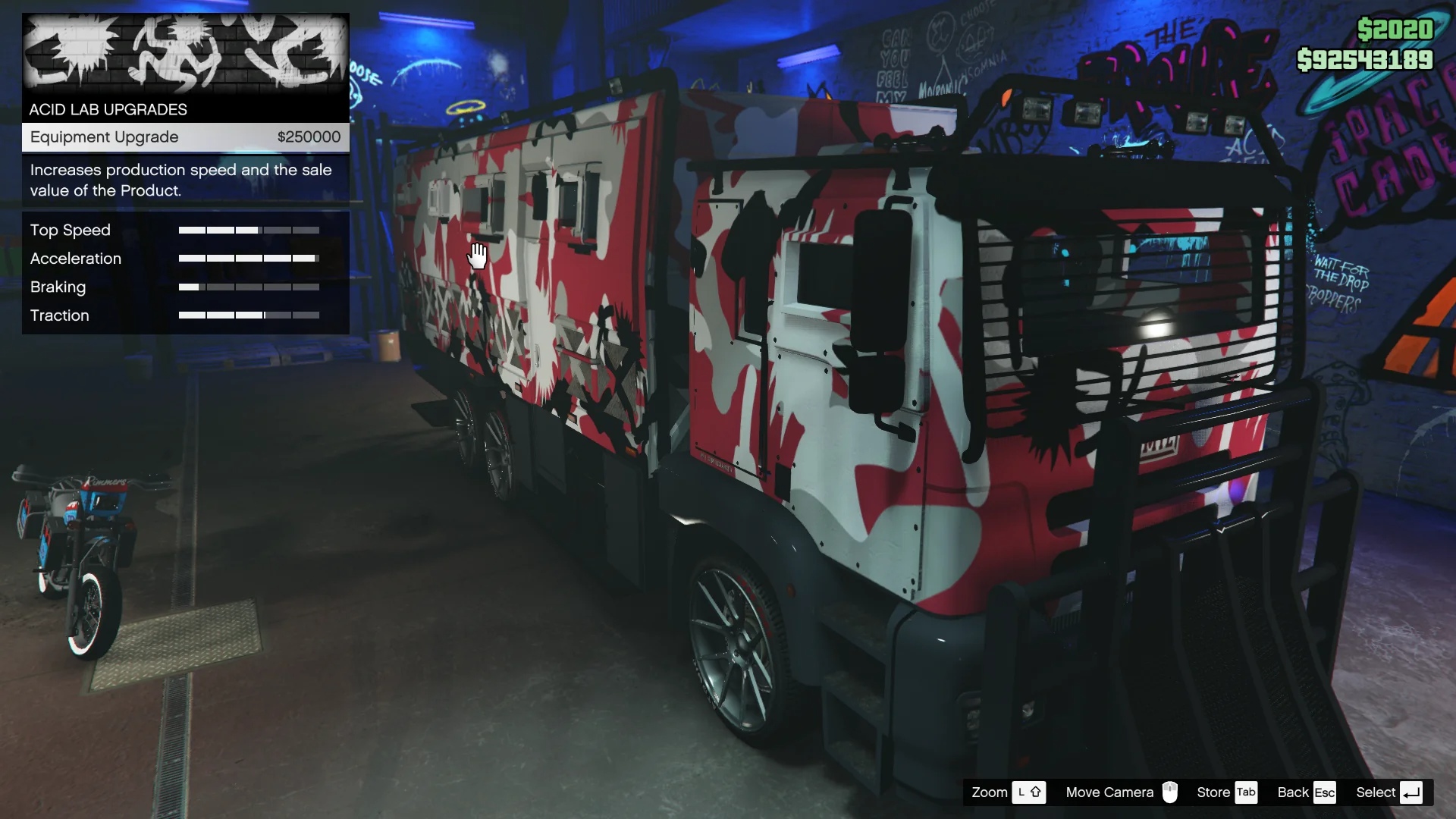This screenshot has width=1456, height=819.
Task: Click the Enter key icon beside Select
Action: pos(1412,792)
